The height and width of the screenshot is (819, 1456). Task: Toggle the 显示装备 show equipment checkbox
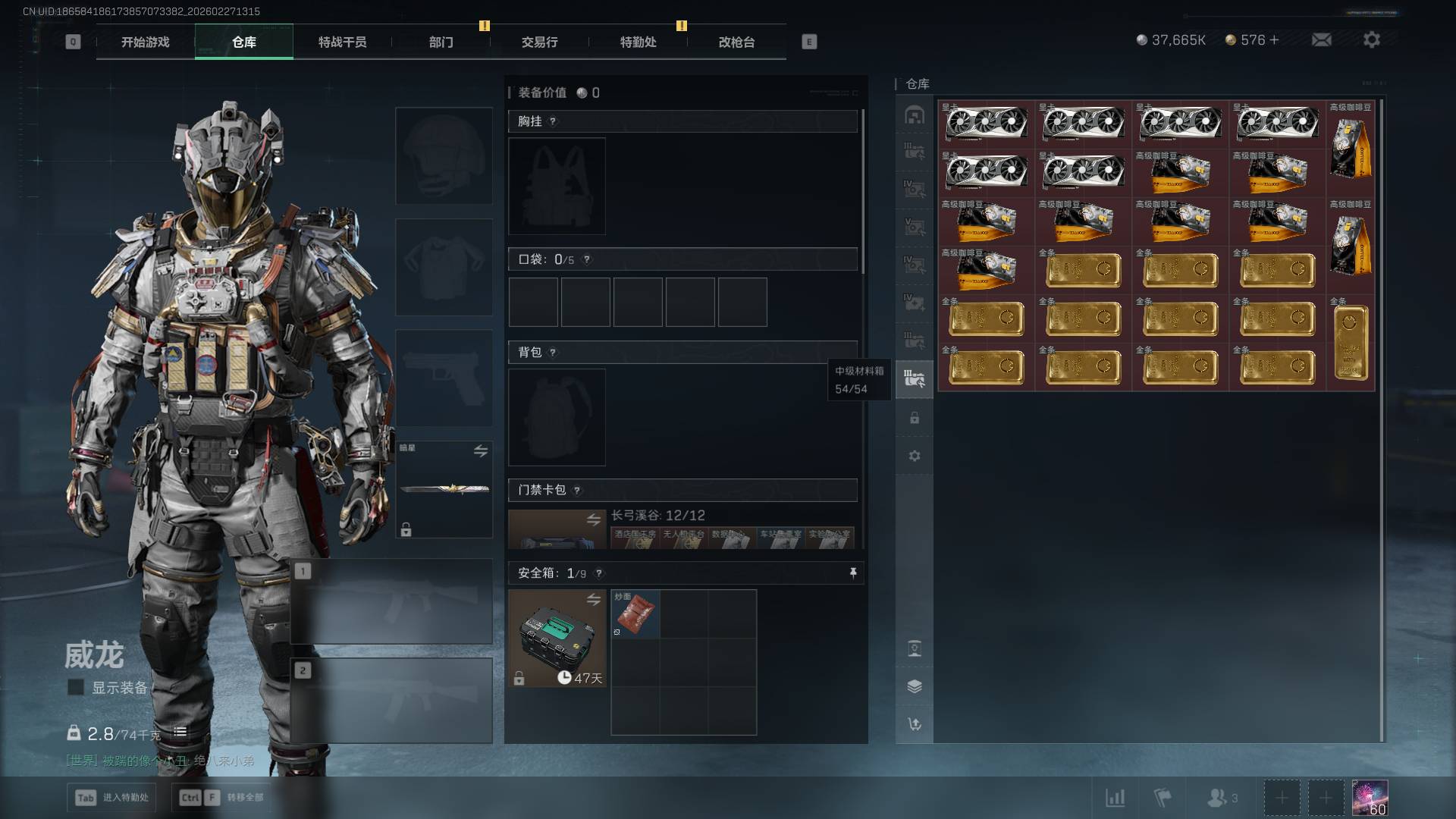tap(76, 687)
